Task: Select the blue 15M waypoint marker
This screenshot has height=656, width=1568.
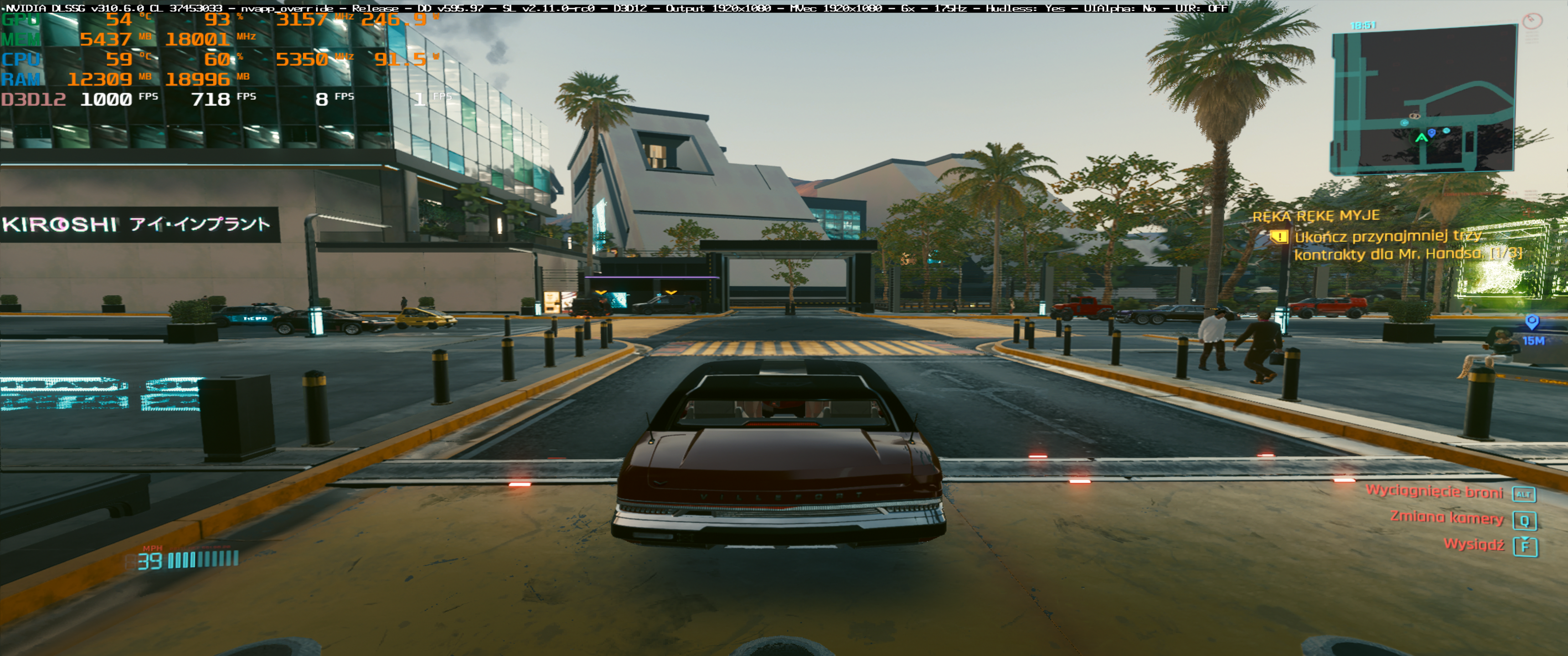Action: (x=1532, y=322)
